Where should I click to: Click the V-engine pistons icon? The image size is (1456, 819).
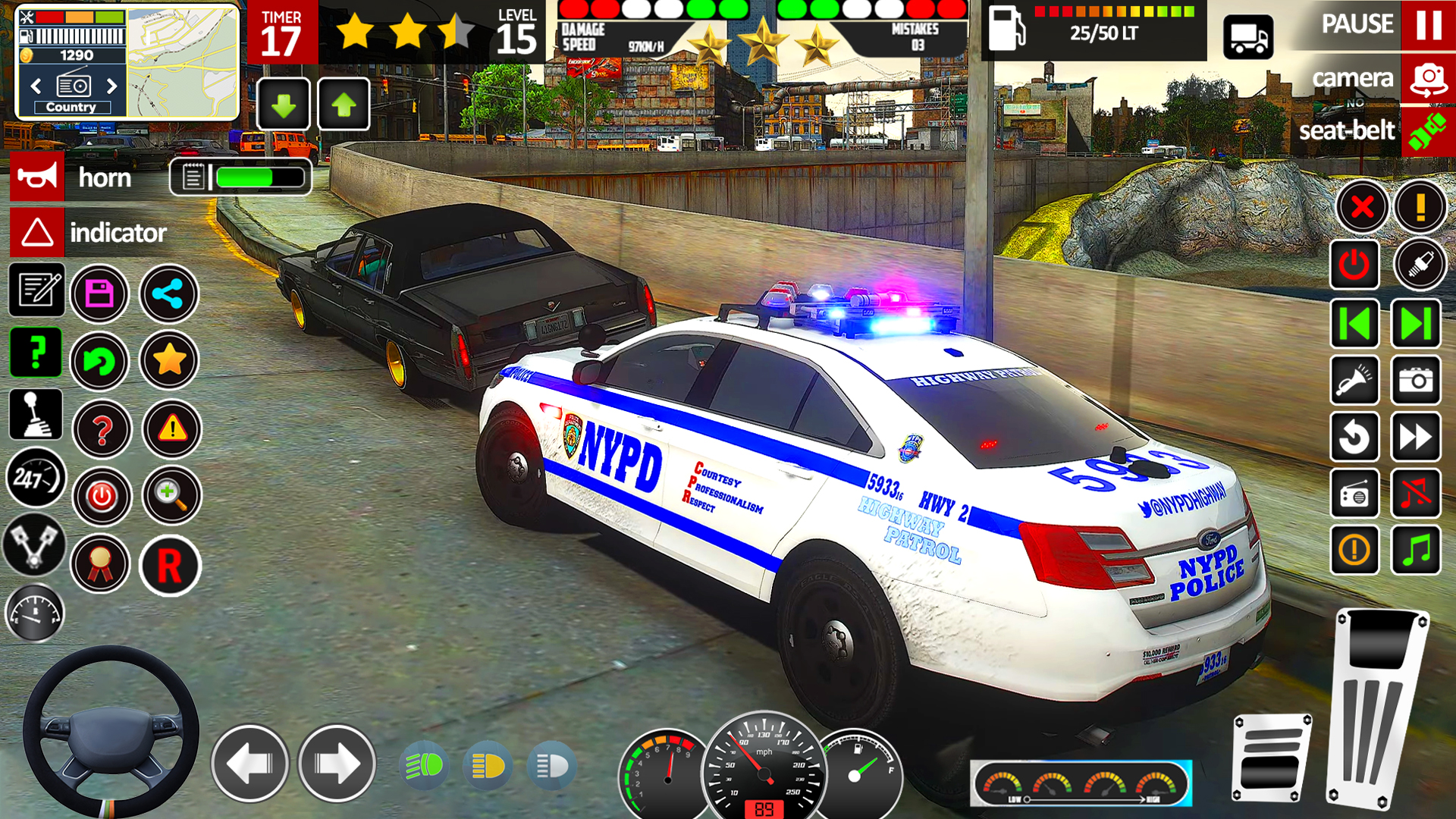point(34,546)
